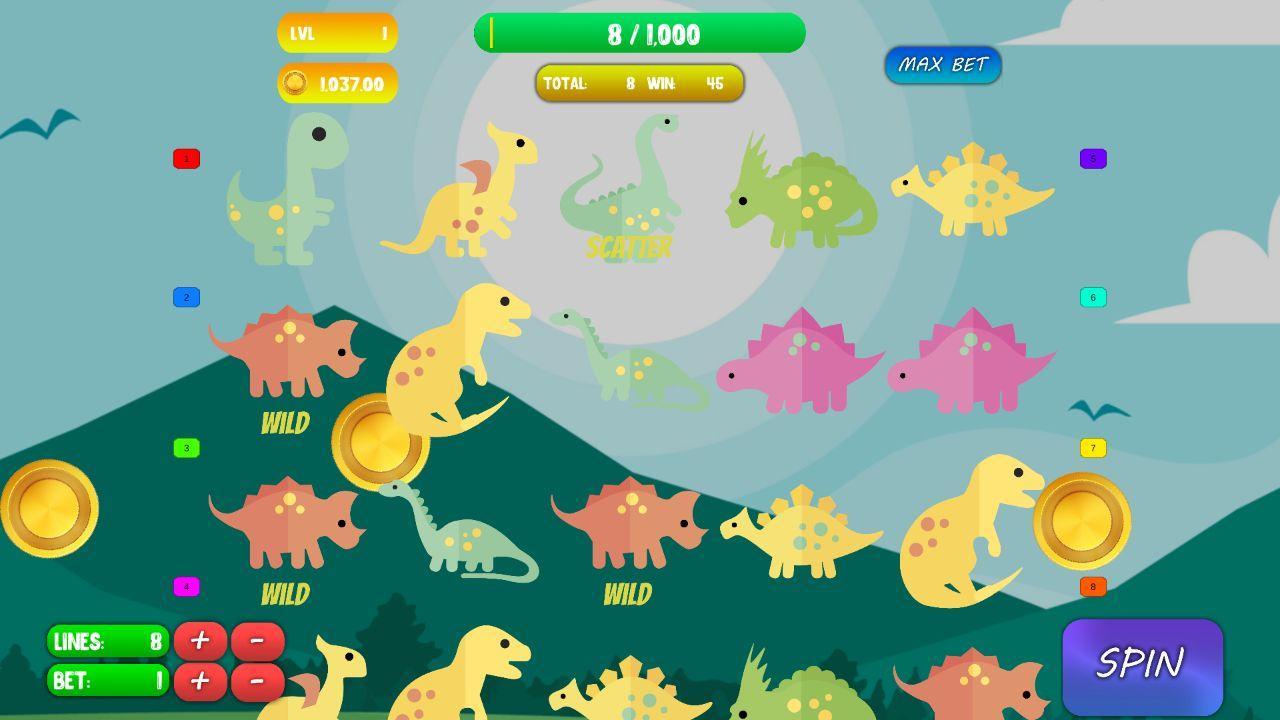Screen dimensions: 1280x720
Task: Select the red payline marker number 1
Action: tap(184, 158)
